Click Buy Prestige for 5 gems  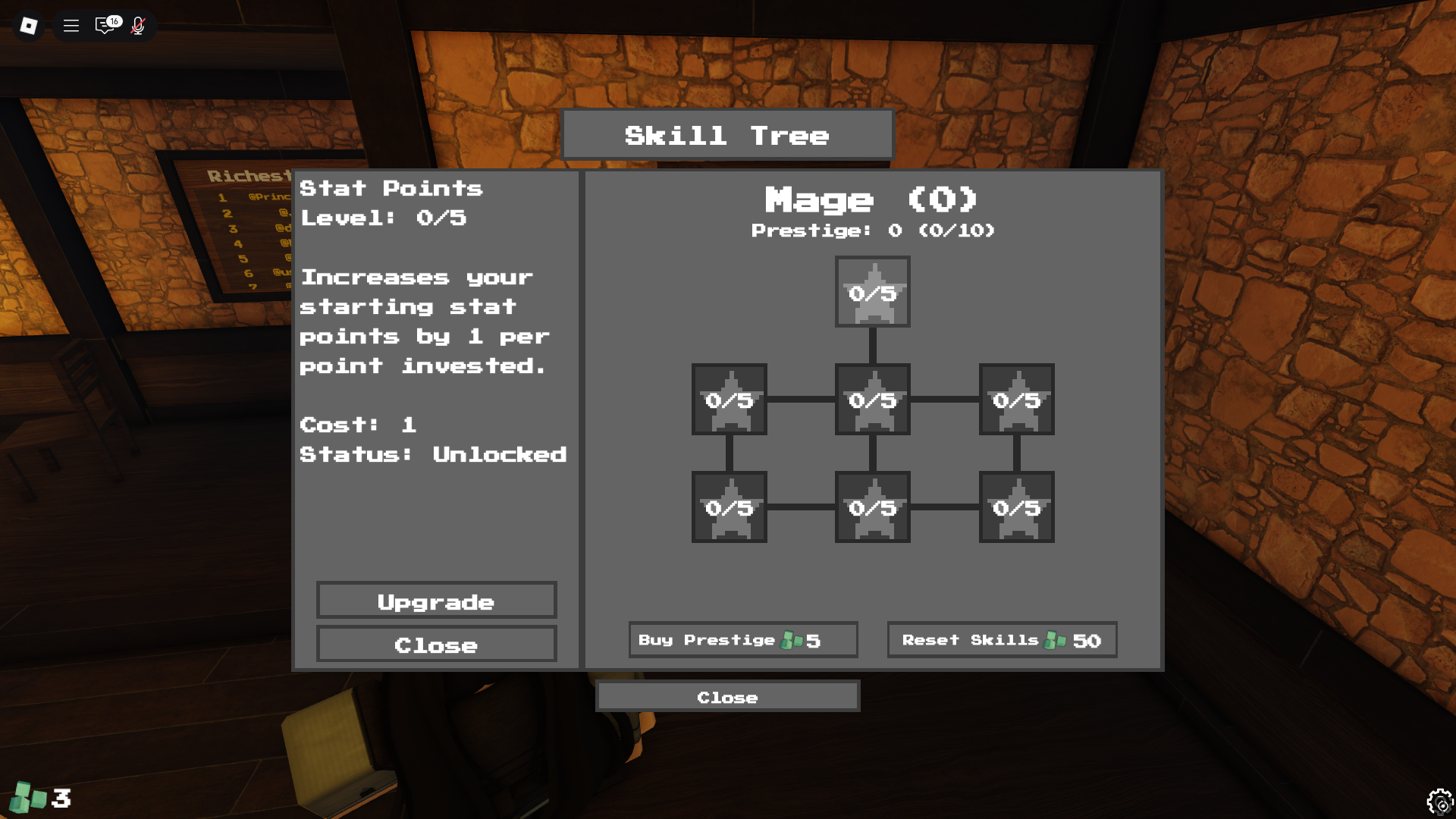(x=742, y=639)
